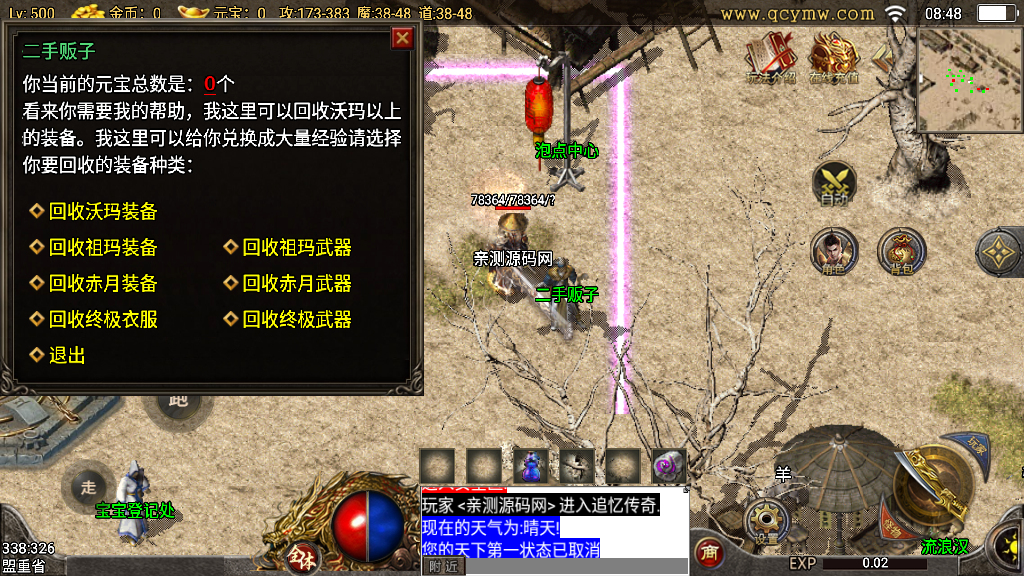Use the purple scroll hotbar slot
Image resolution: width=1024 pixels, height=576 pixels.
coord(669,465)
